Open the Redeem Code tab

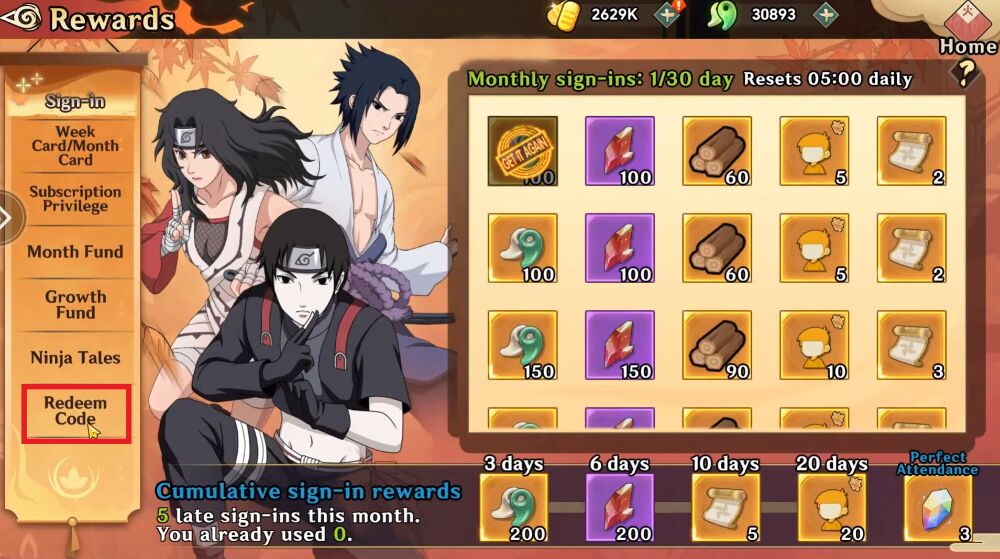75,411
